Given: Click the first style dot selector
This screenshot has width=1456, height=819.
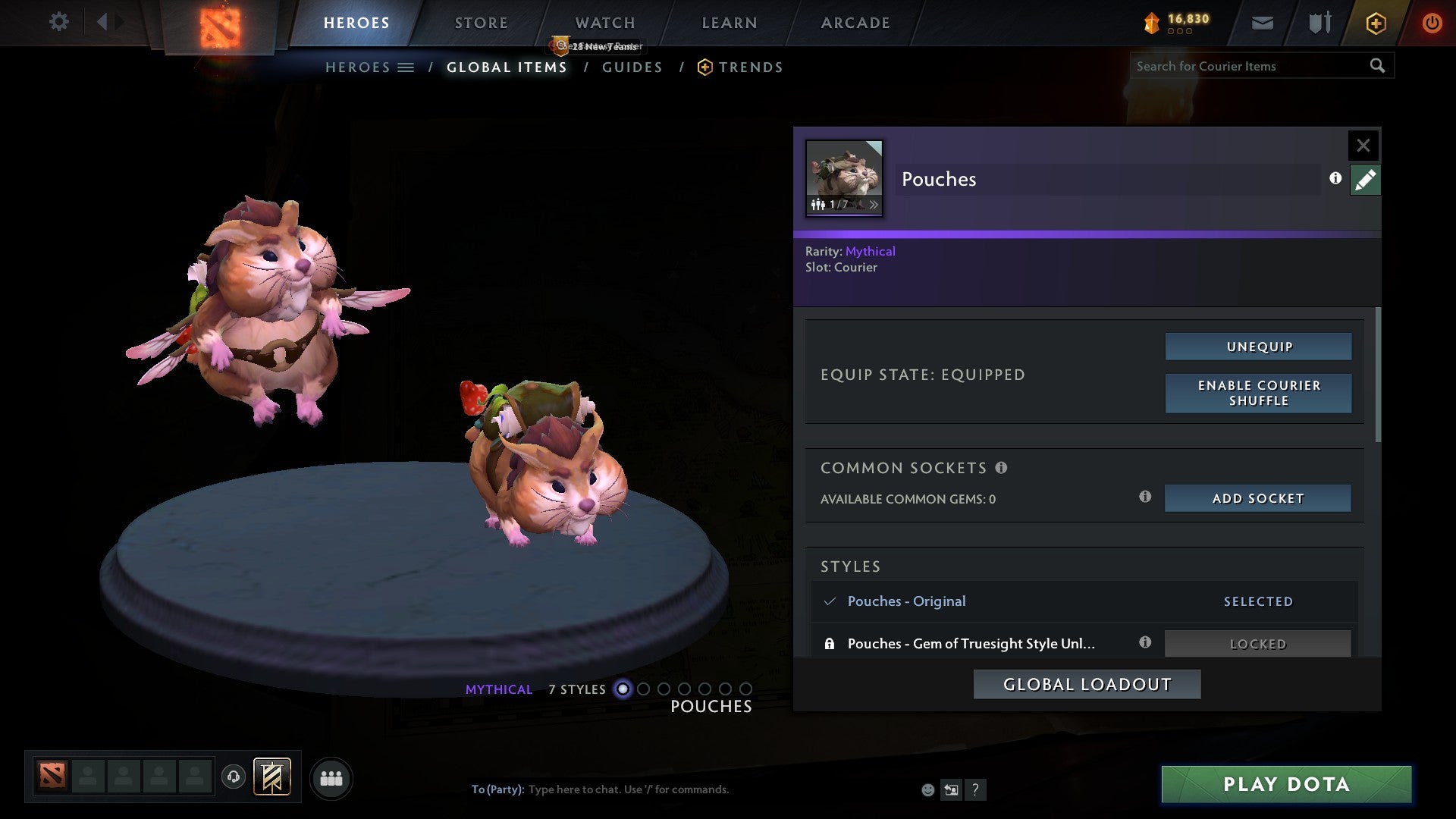Looking at the screenshot, I should 623,689.
